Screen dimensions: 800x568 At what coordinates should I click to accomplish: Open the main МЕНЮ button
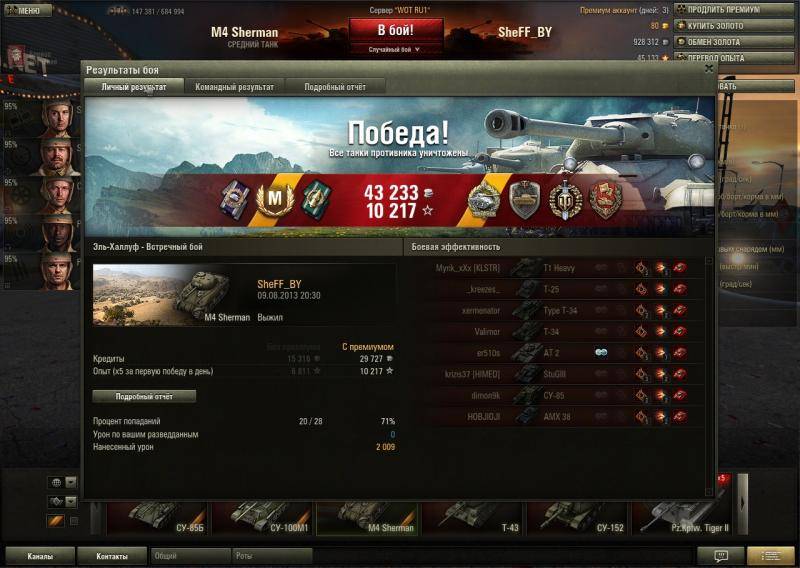pyautogui.click(x=25, y=11)
